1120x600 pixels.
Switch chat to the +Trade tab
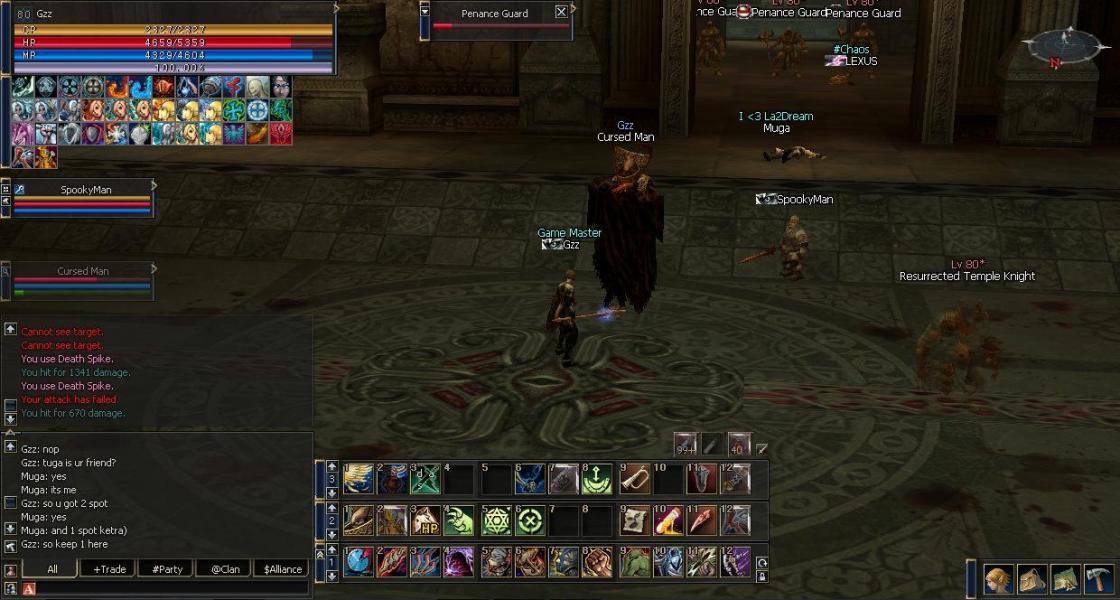(110, 569)
